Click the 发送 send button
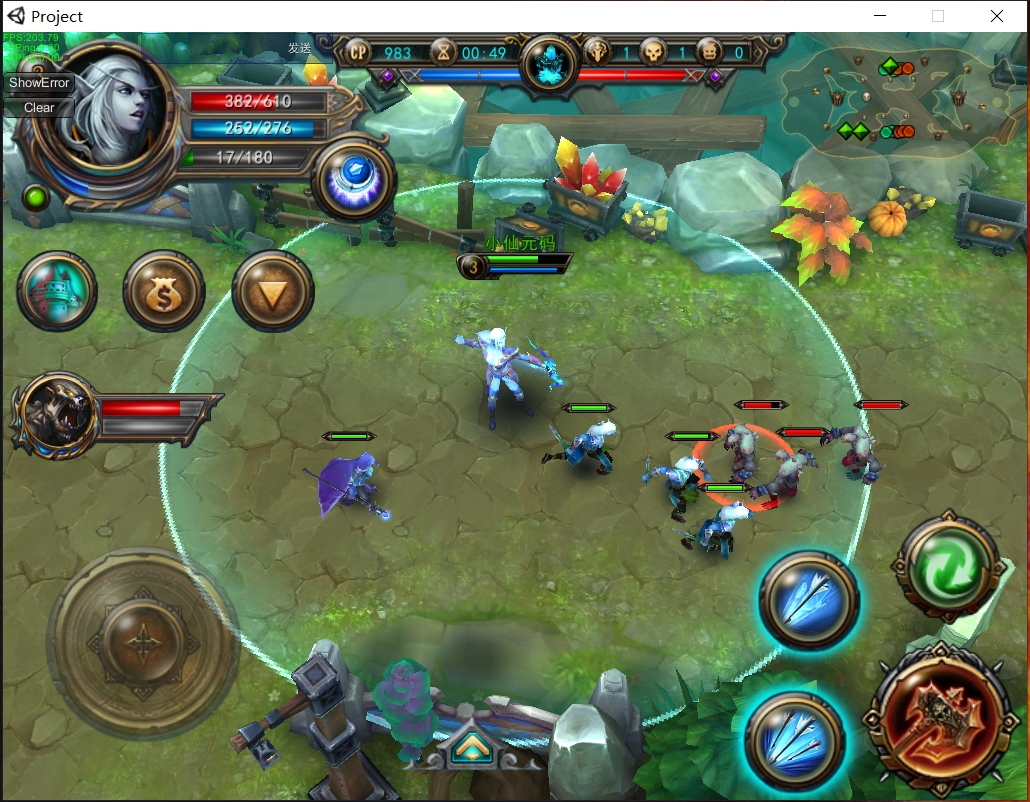Image resolution: width=1030 pixels, height=802 pixels. coord(300,48)
